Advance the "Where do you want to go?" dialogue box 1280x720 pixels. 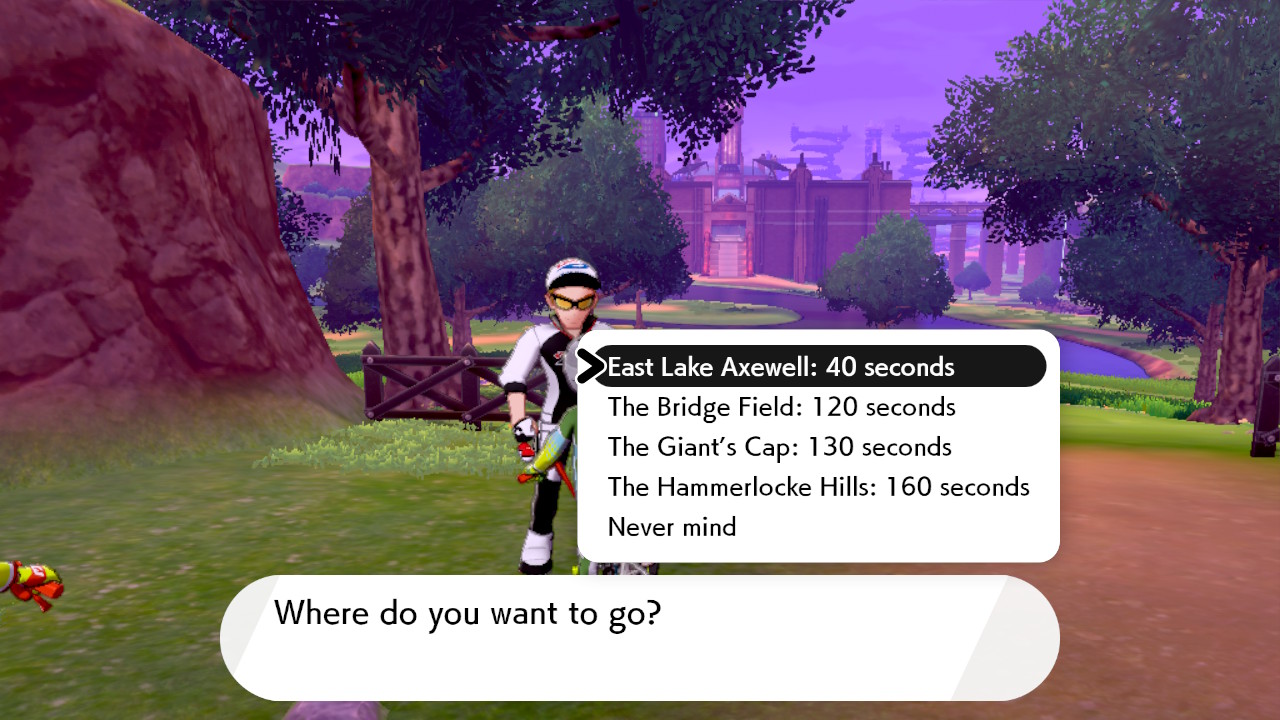[640, 637]
